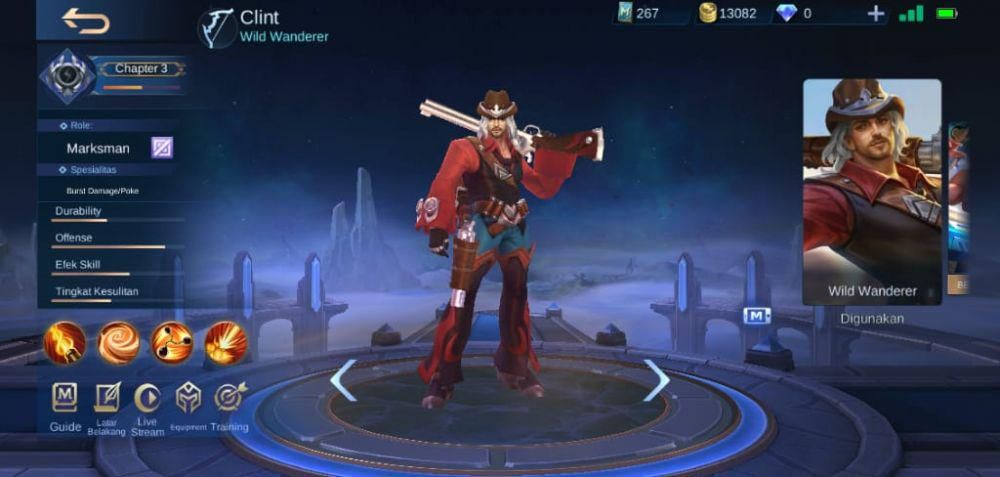Click the small M camera icon
Image resolution: width=1000 pixels, height=477 pixels.
(x=757, y=316)
